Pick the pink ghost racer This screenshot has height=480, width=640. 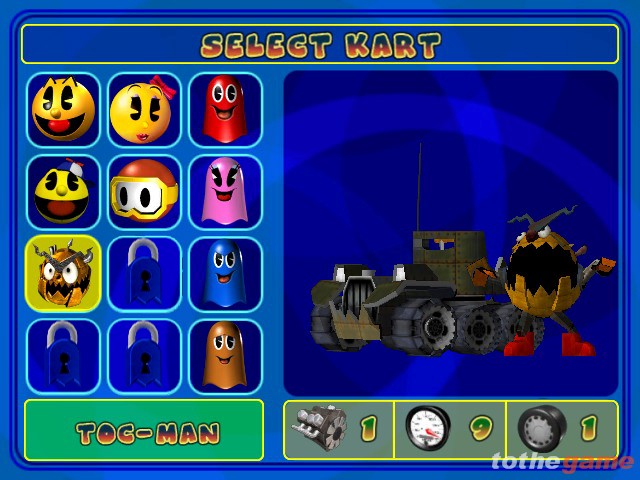tap(225, 191)
